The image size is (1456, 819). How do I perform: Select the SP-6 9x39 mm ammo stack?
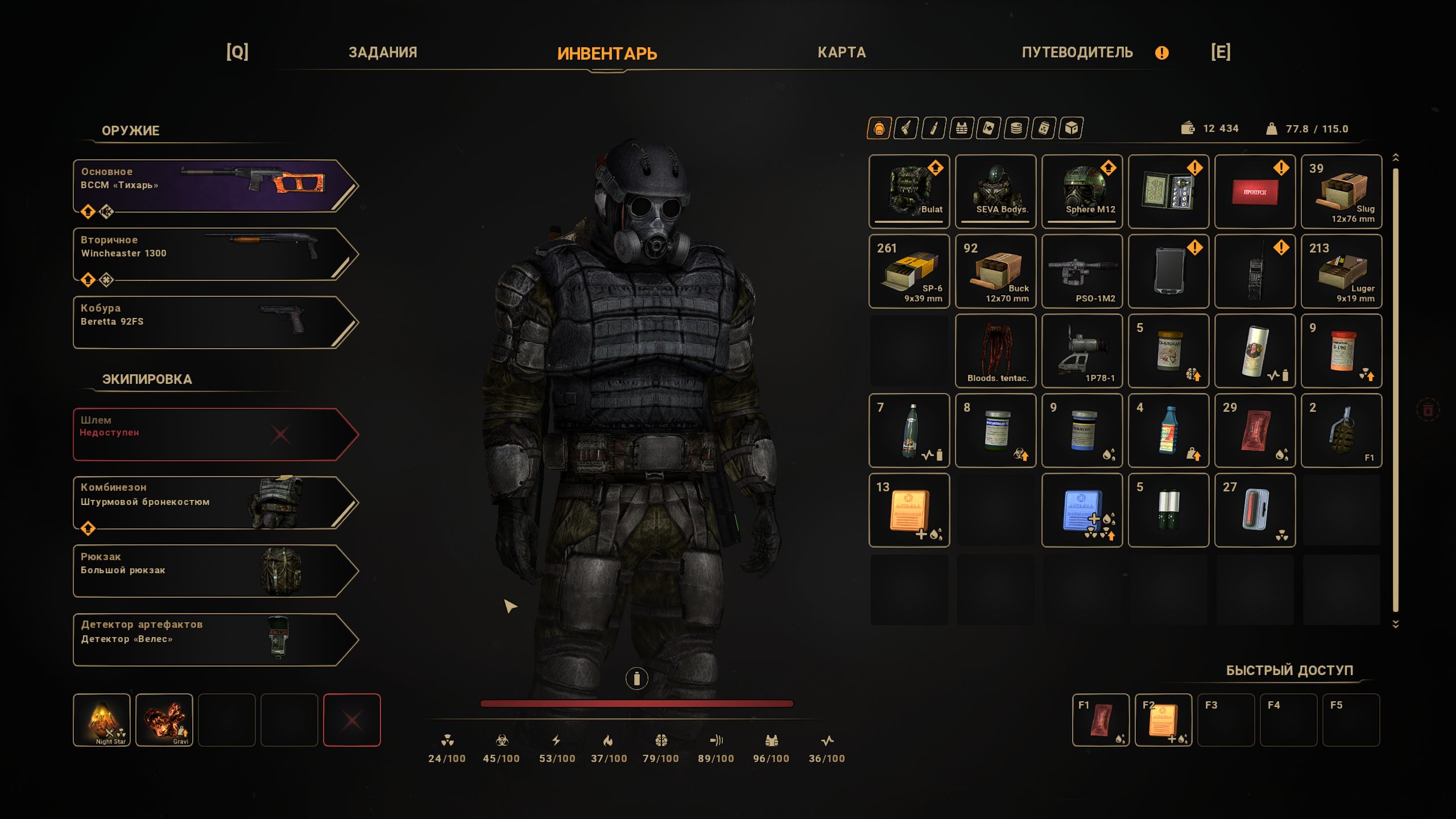[x=909, y=271]
